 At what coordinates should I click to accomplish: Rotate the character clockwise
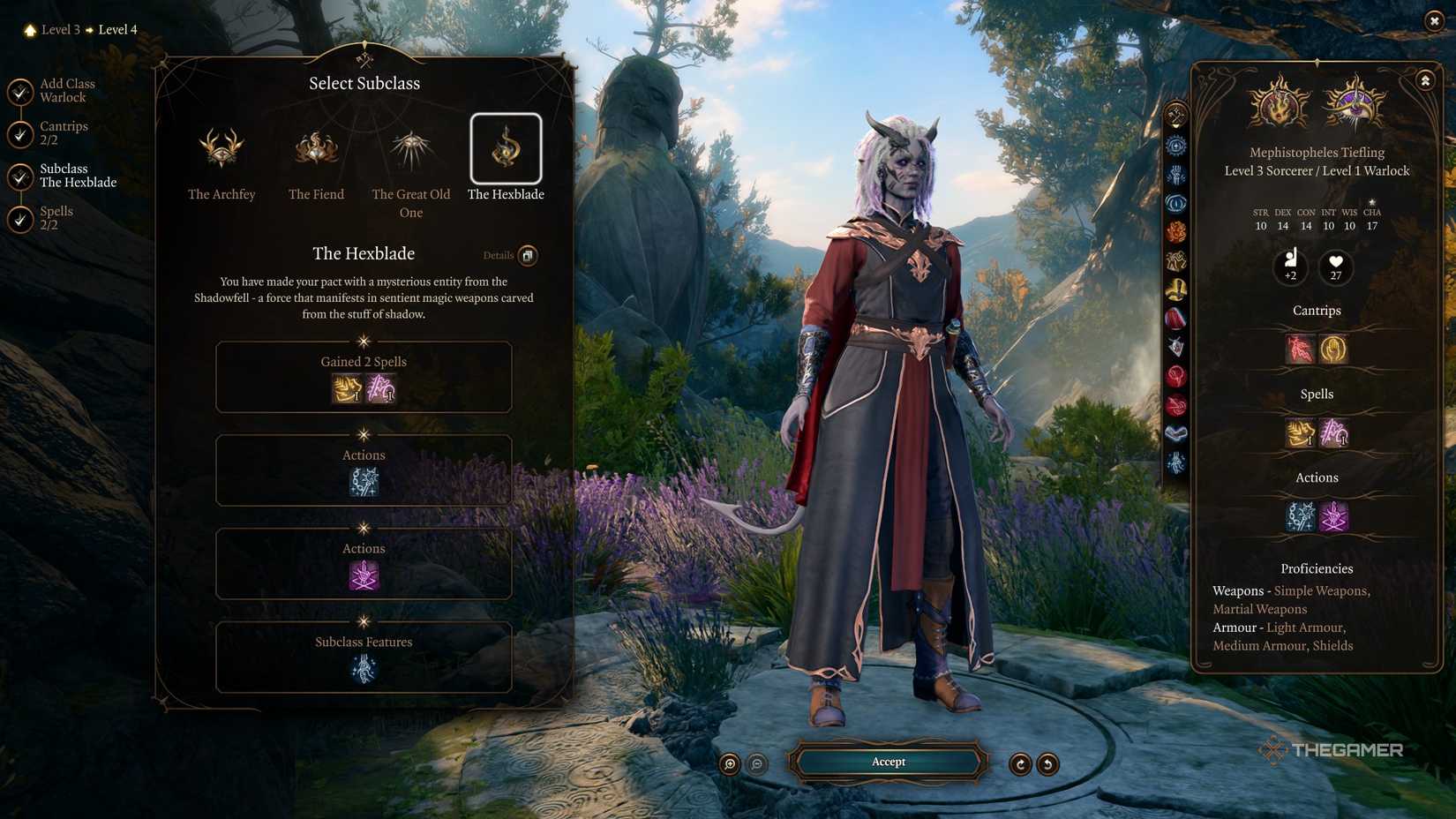1021,764
